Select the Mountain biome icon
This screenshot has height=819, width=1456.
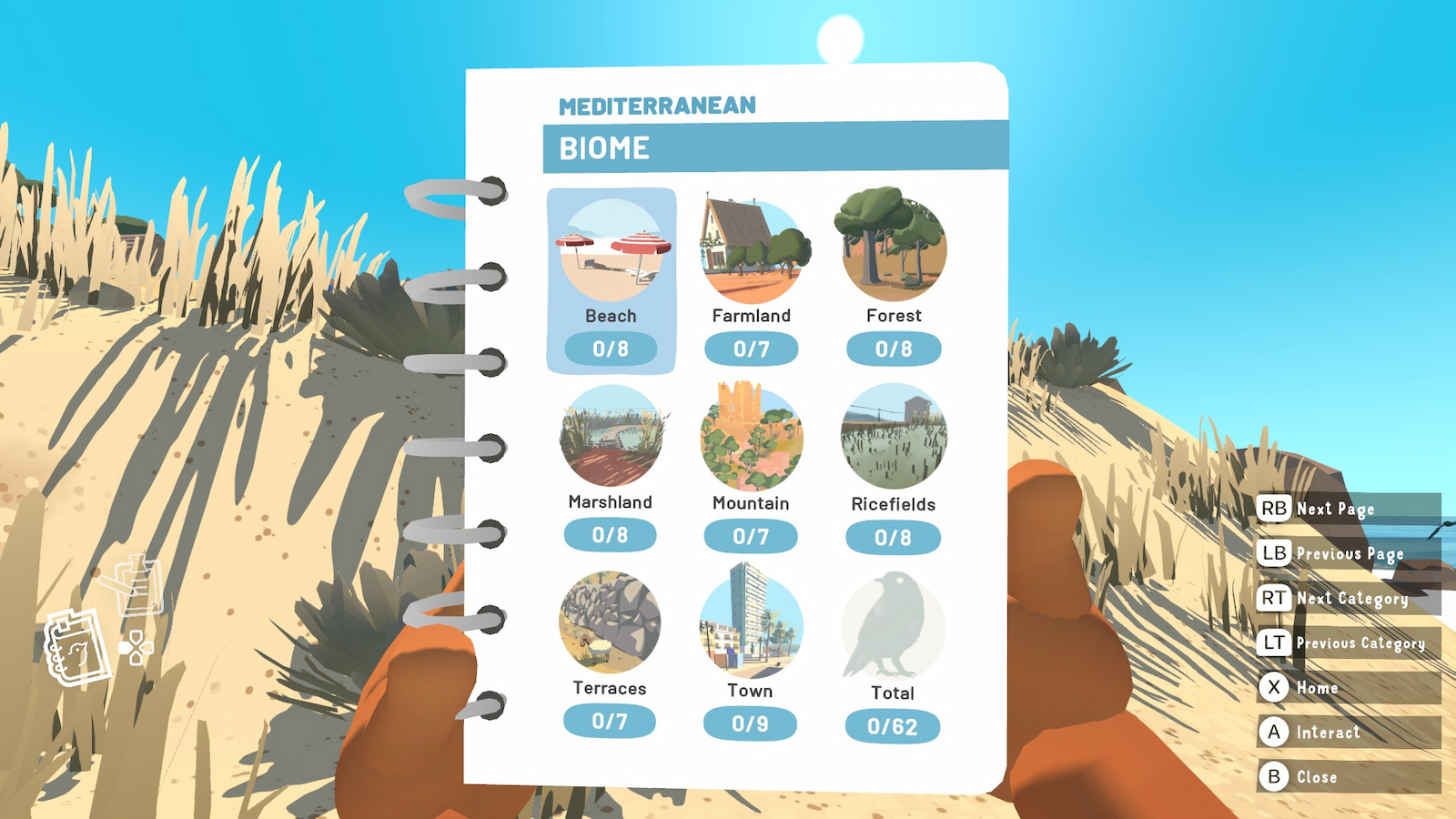[753, 434]
